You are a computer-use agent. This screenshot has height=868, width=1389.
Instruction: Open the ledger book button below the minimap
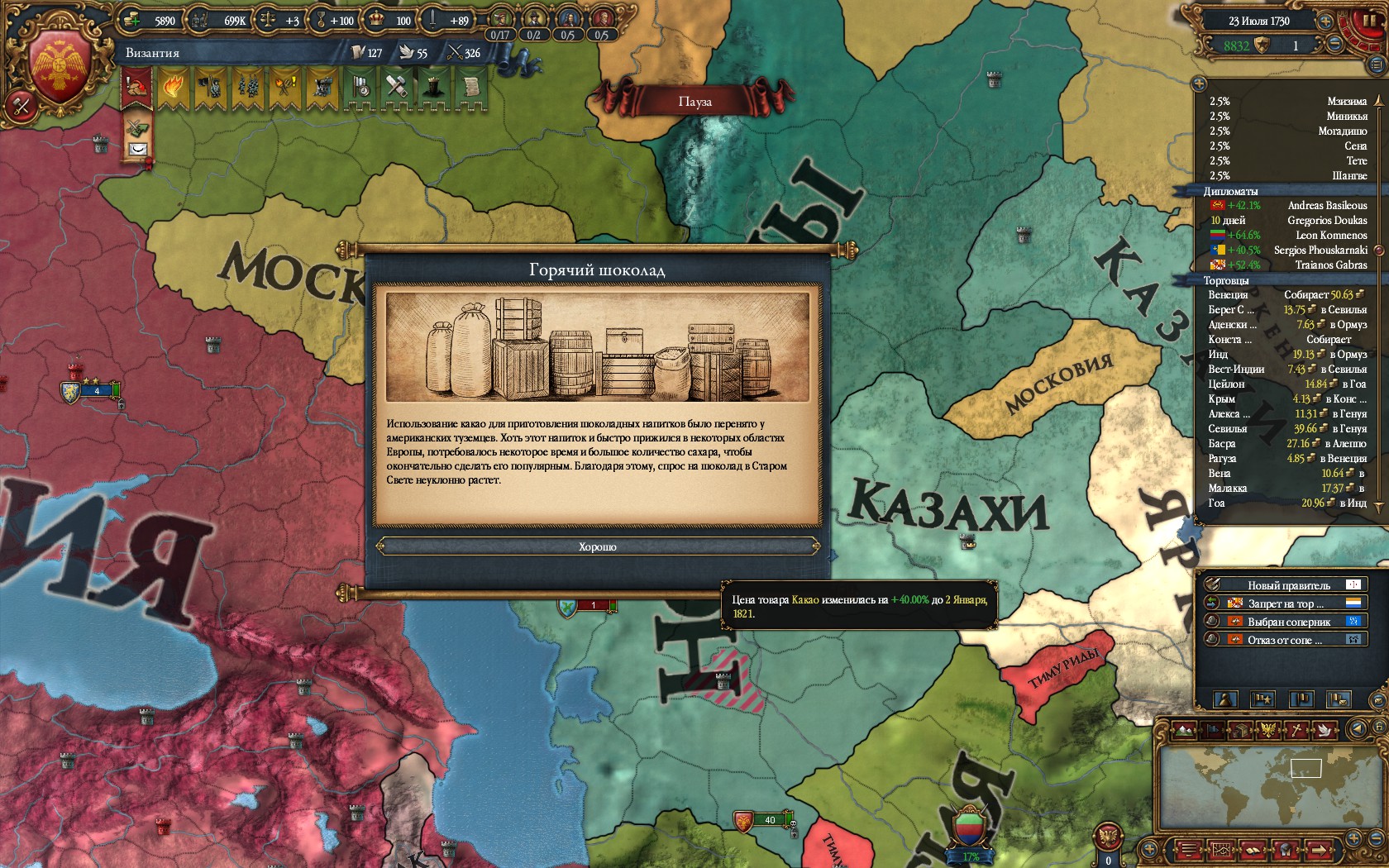(x=1253, y=850)
